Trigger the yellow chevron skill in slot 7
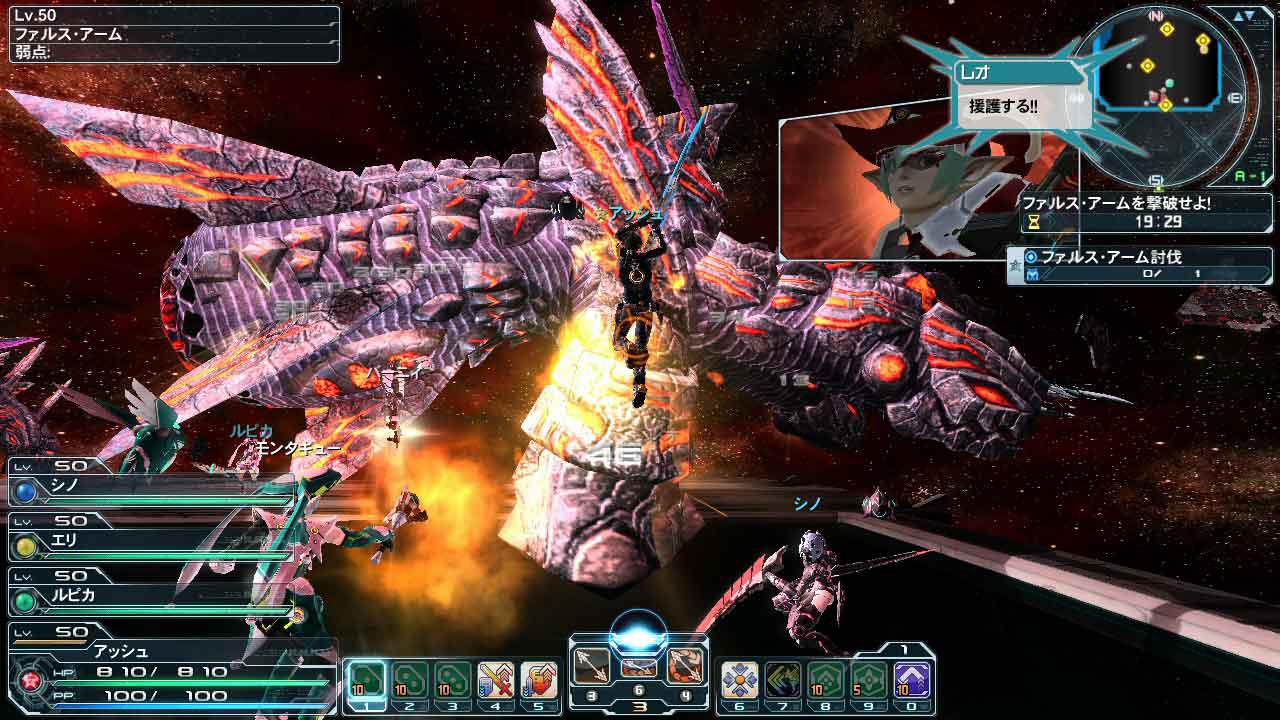Viewport: 1280px width, 720px height. 782,680
